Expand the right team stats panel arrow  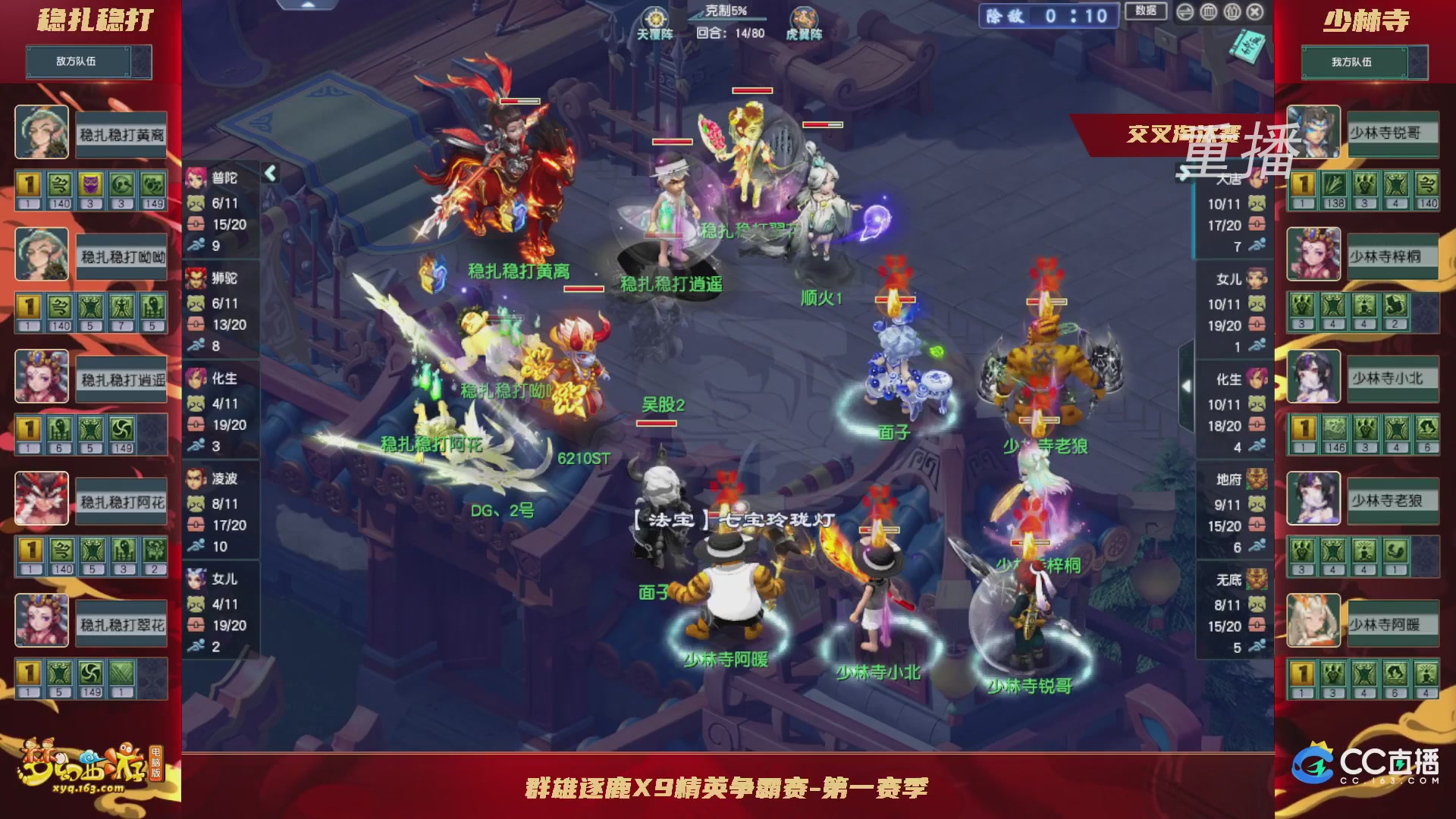(1186, 387)
